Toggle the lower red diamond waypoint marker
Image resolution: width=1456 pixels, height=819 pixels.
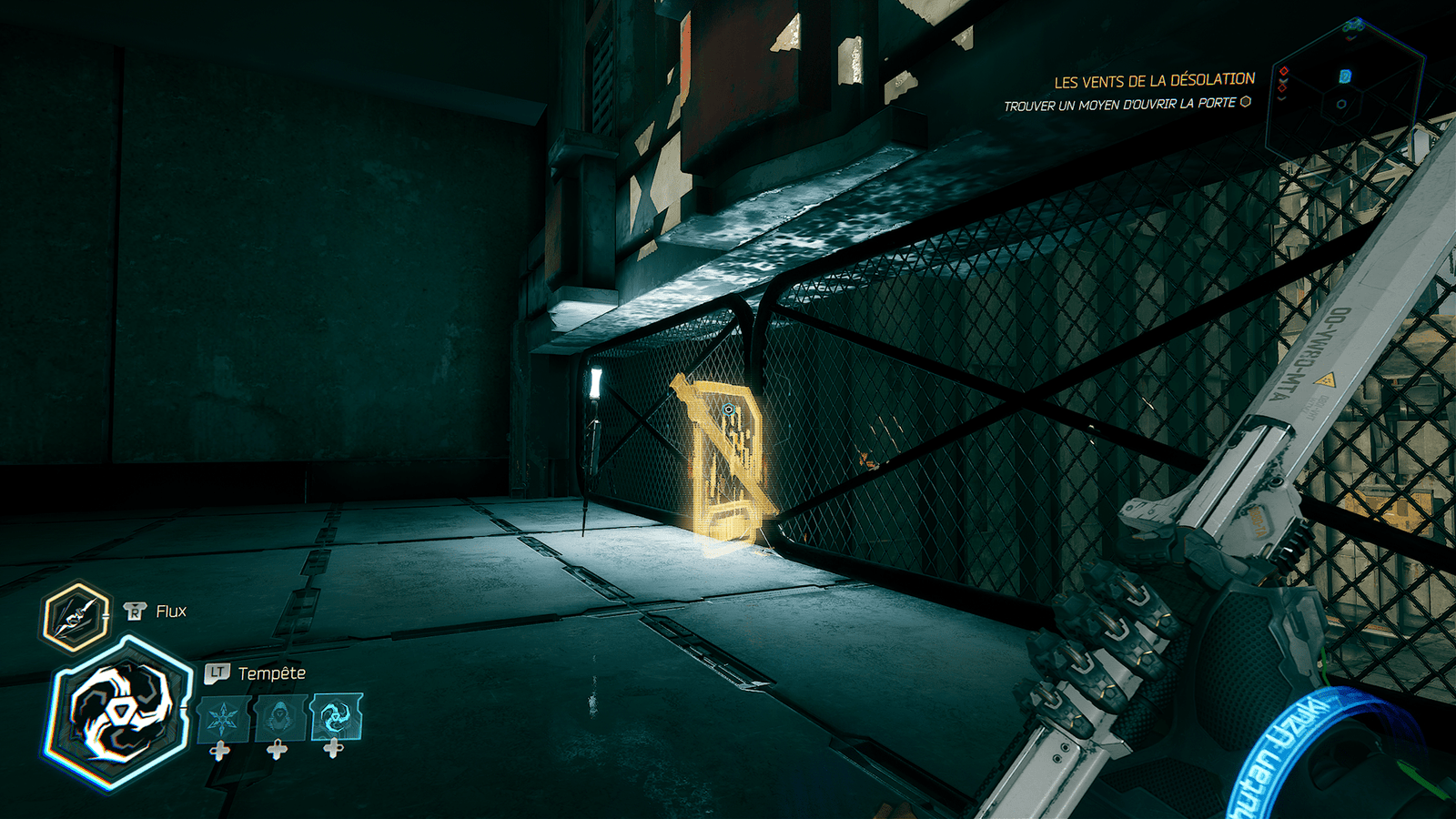pos(1281,88)
